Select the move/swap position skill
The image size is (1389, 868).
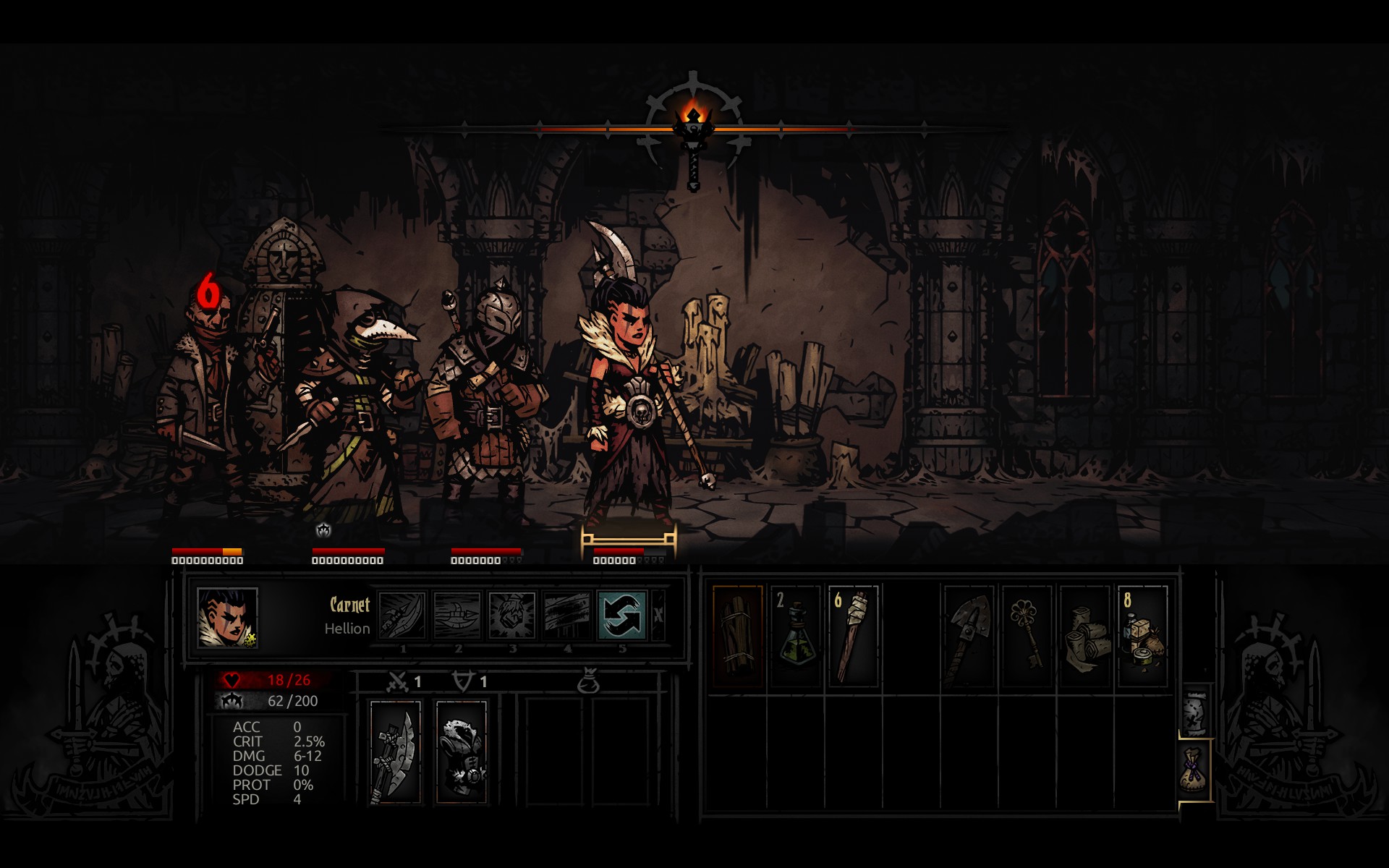[x=621, y=616]
